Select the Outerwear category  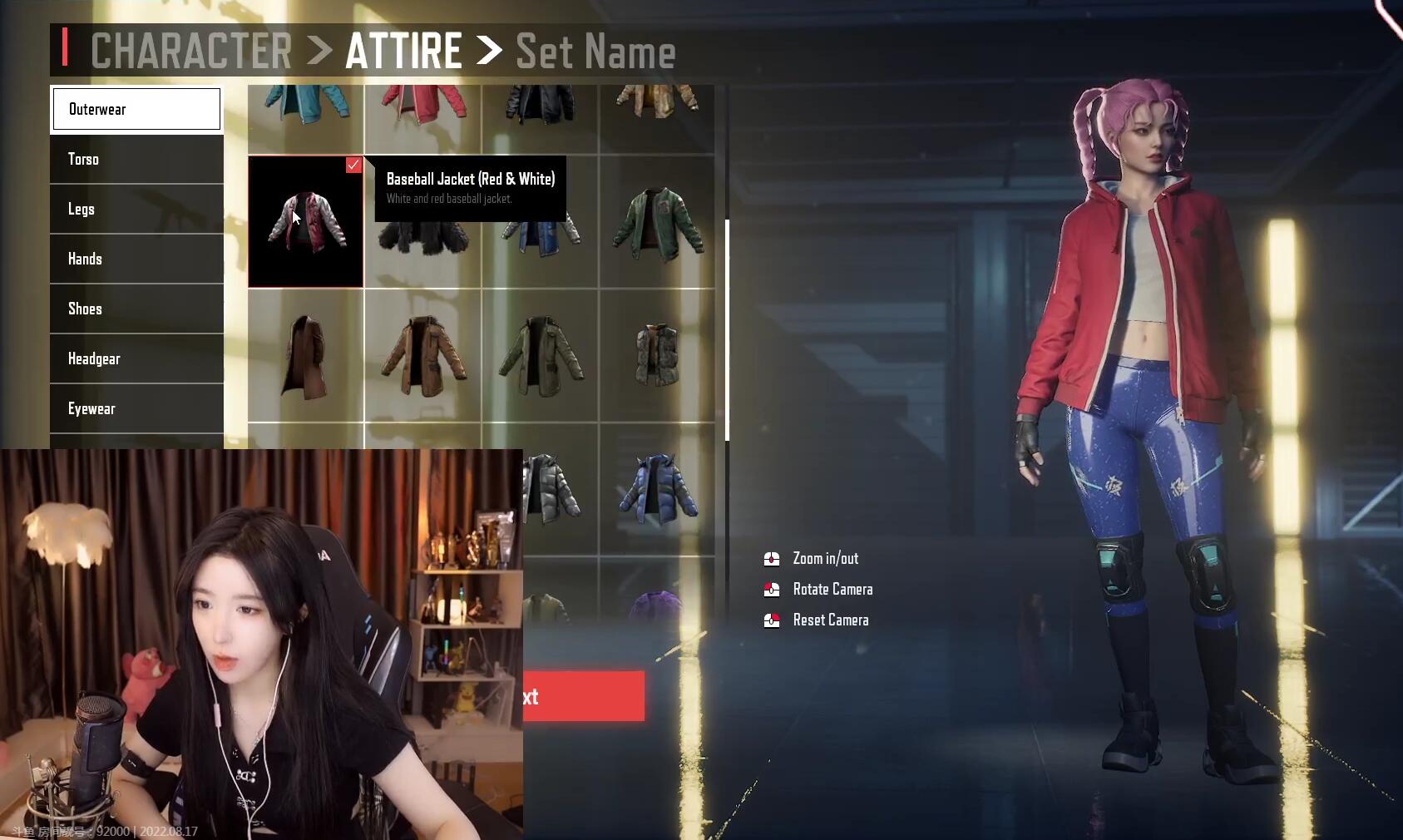click(x=136, y=109)
